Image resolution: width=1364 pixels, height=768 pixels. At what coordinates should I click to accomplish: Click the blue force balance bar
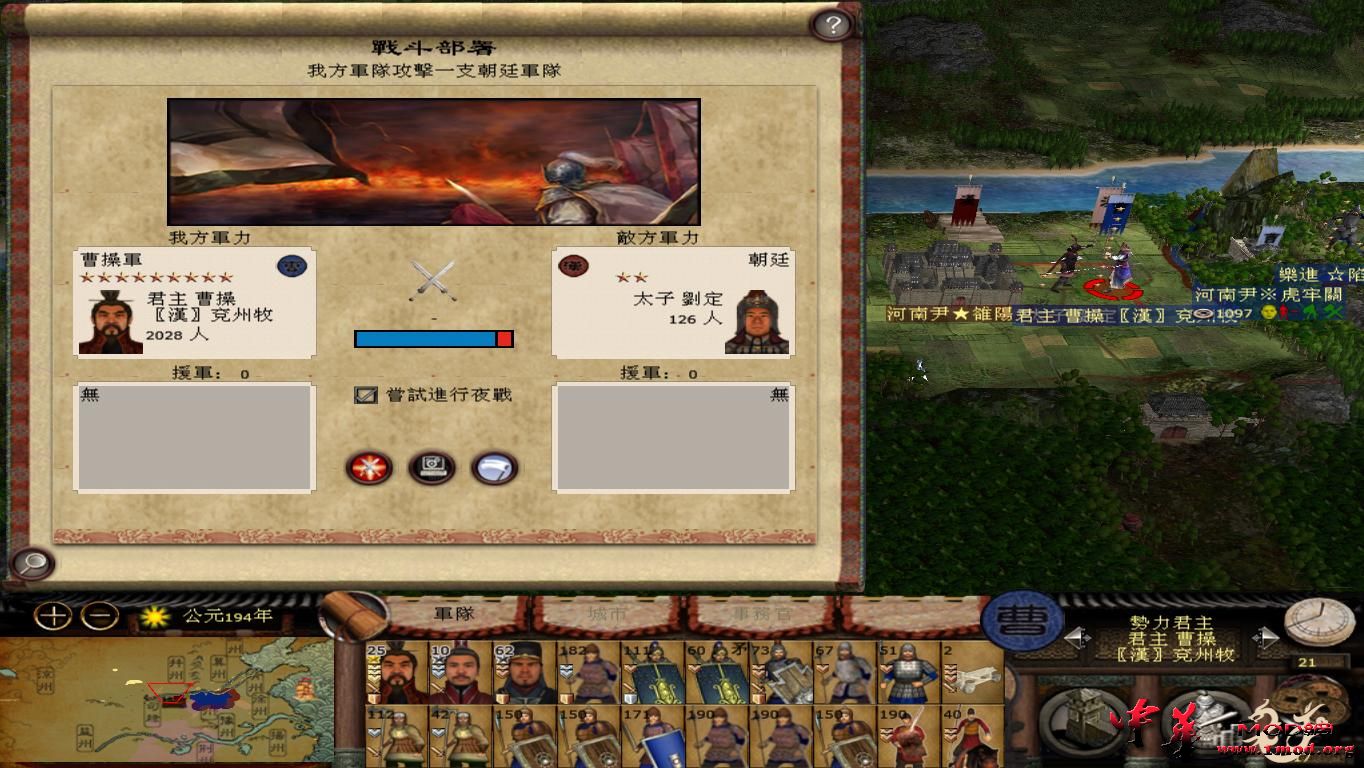(425, 339)
